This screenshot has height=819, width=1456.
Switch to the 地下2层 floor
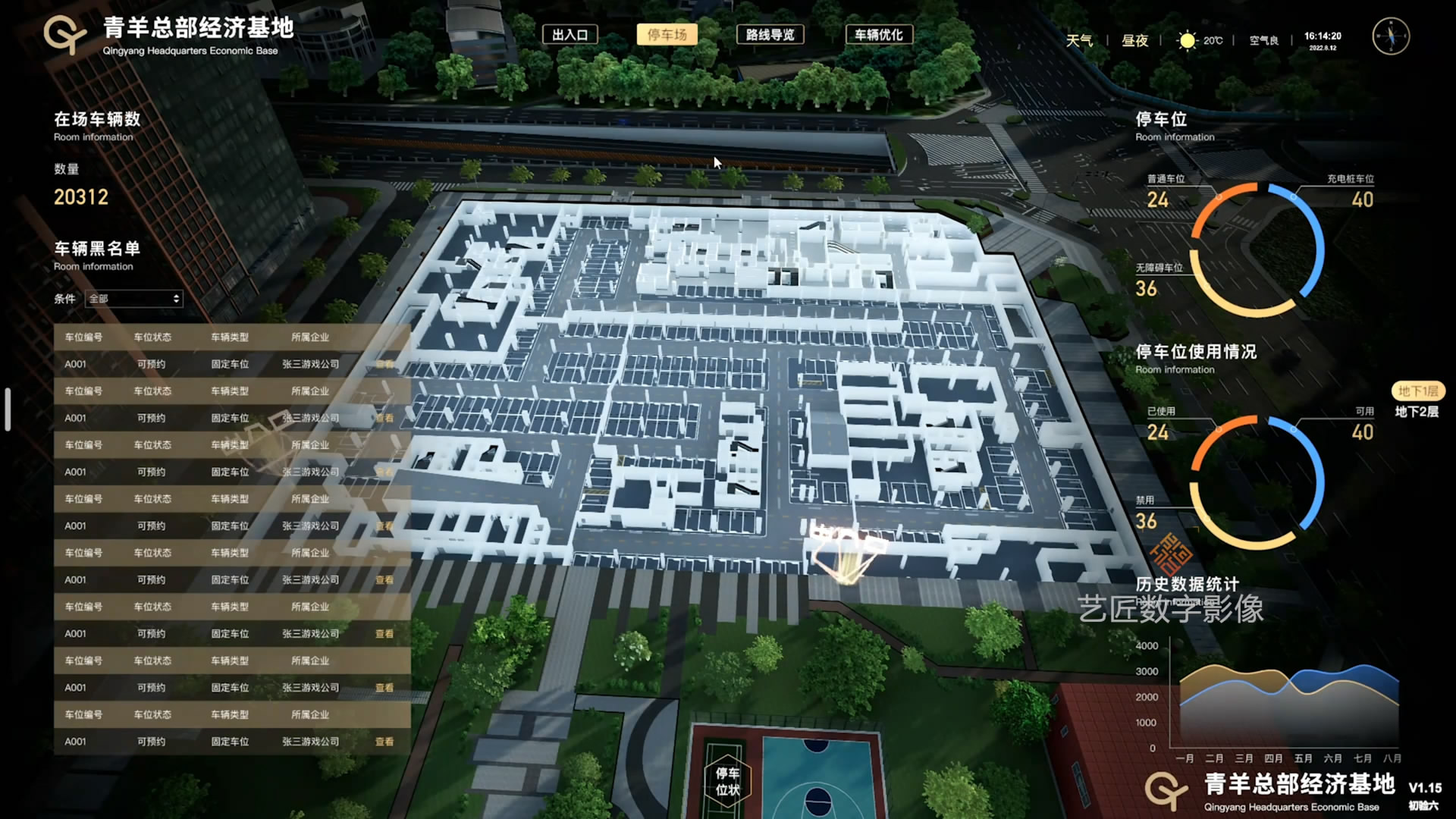click(x=1417, y=412)
